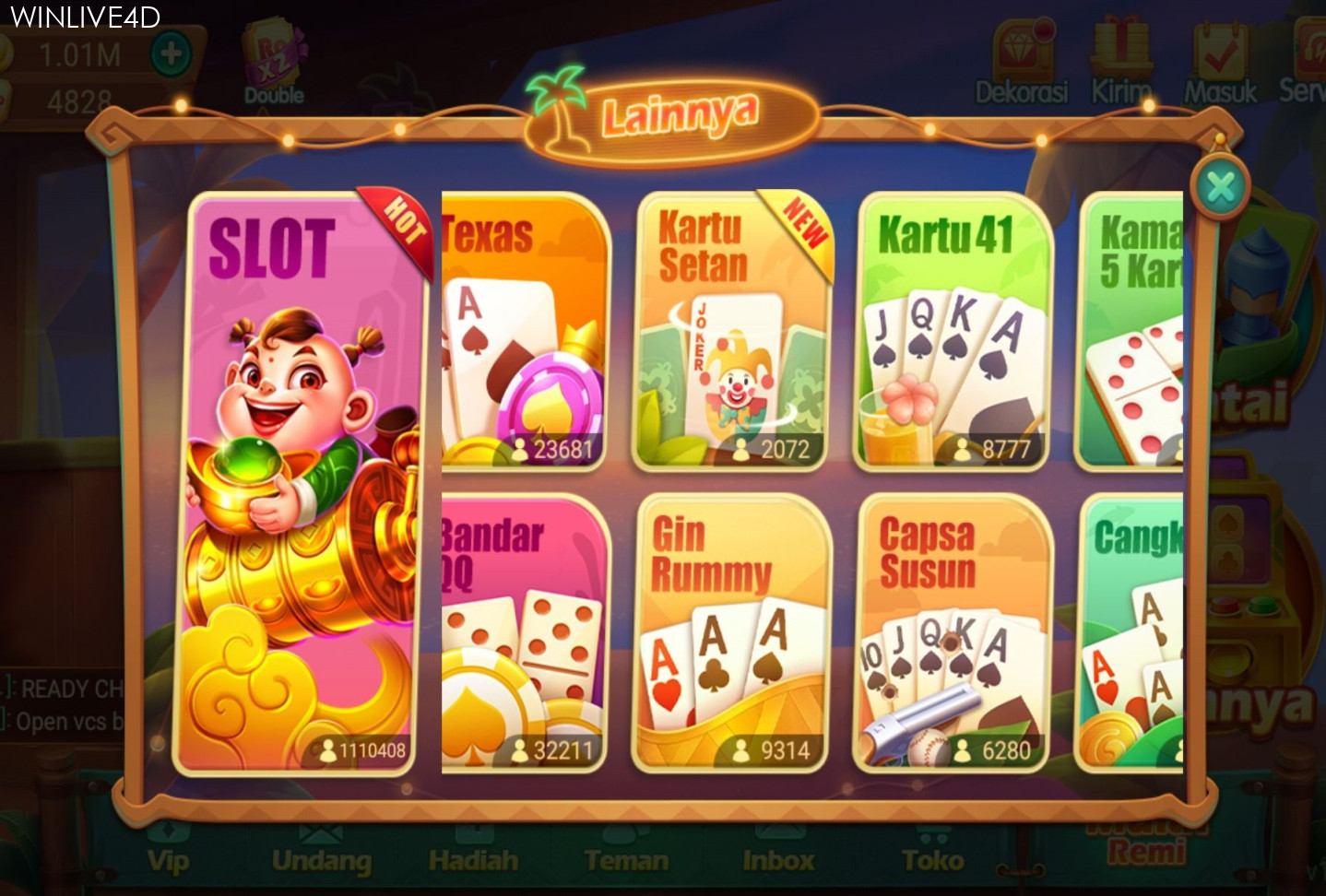1326x896 pixels.
Task: Open the Masuk daily check-in
Action: [1220, 57]
